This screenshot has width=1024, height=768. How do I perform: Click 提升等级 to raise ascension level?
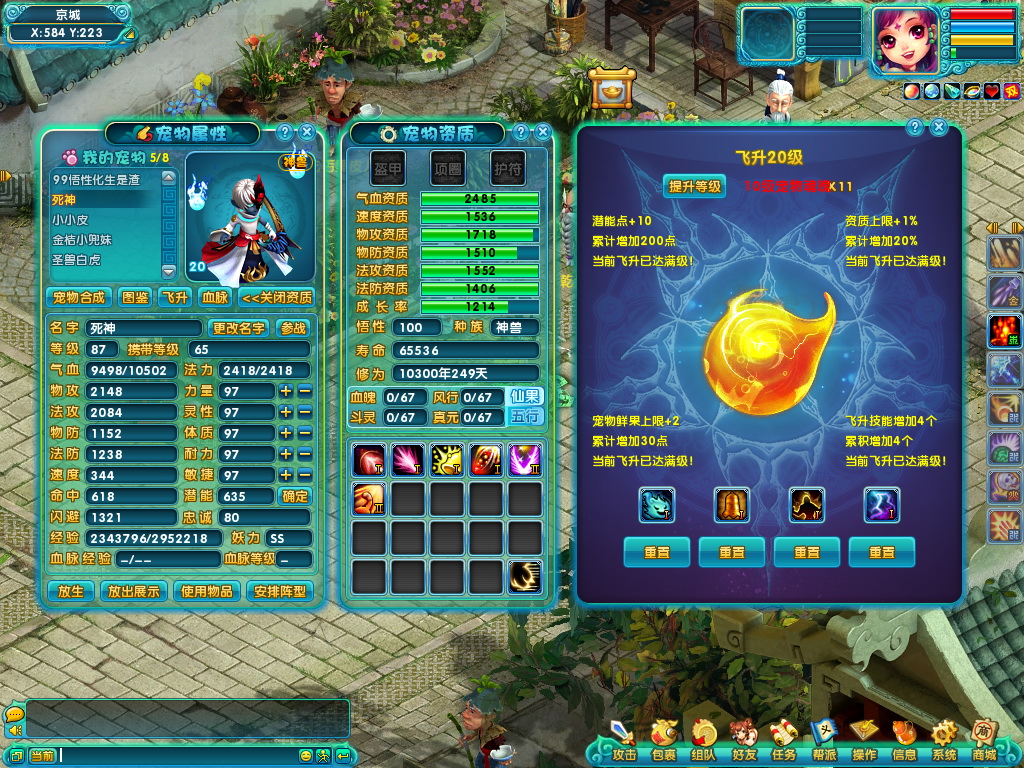click(x=695, y=186)
